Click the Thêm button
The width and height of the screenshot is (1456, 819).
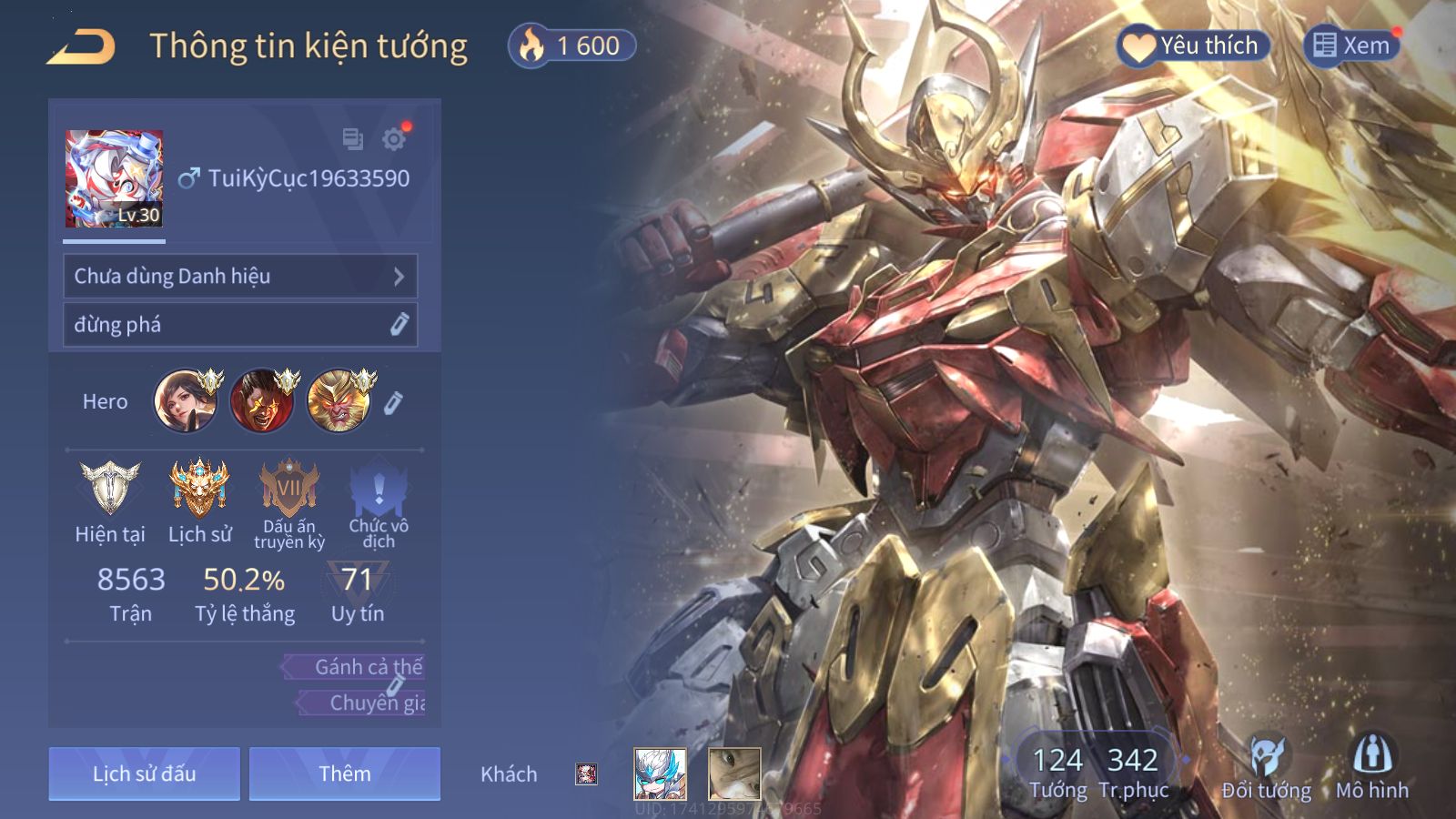click(345, 774)
